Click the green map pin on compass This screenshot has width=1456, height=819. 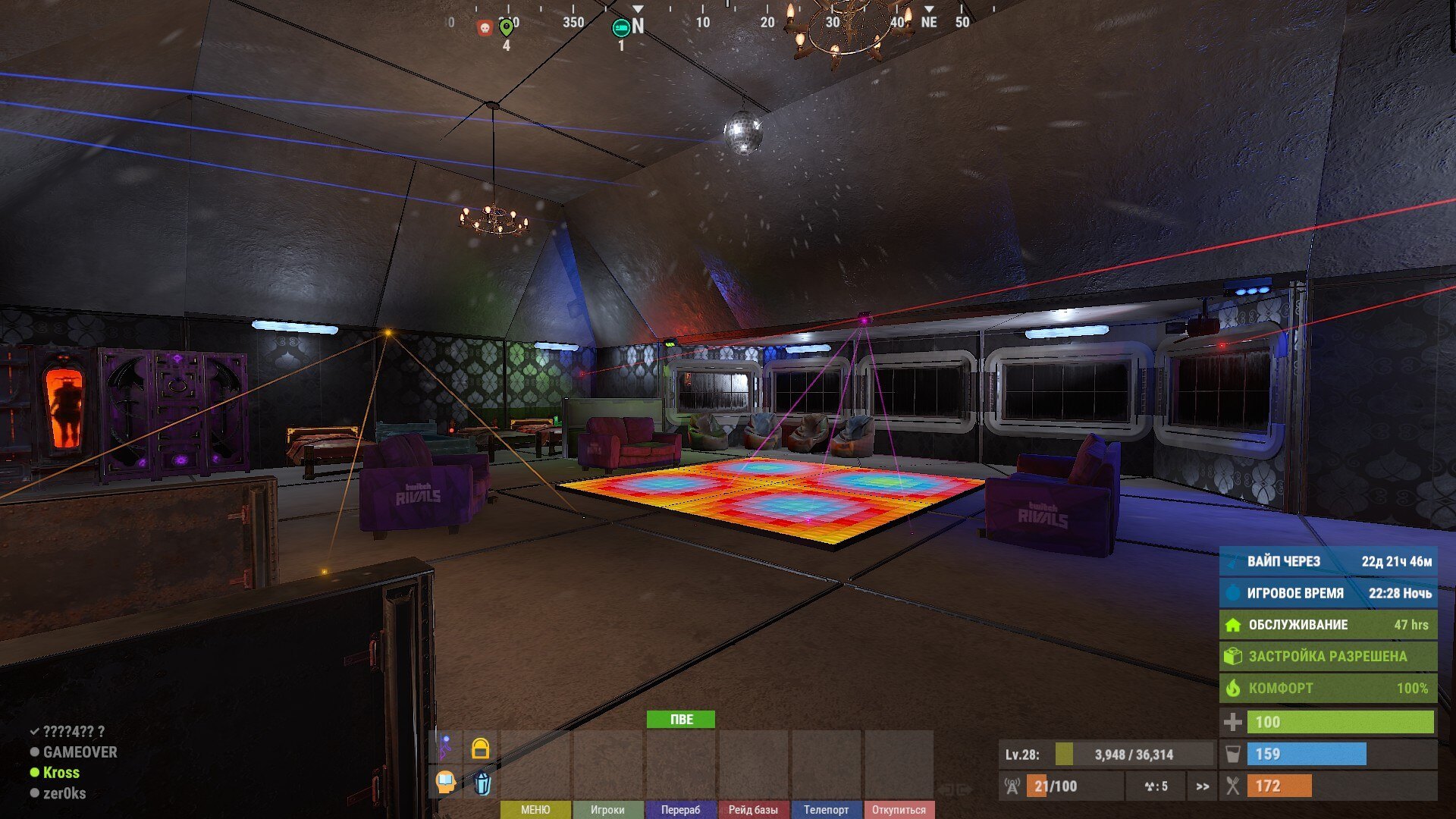coord(506,28)
